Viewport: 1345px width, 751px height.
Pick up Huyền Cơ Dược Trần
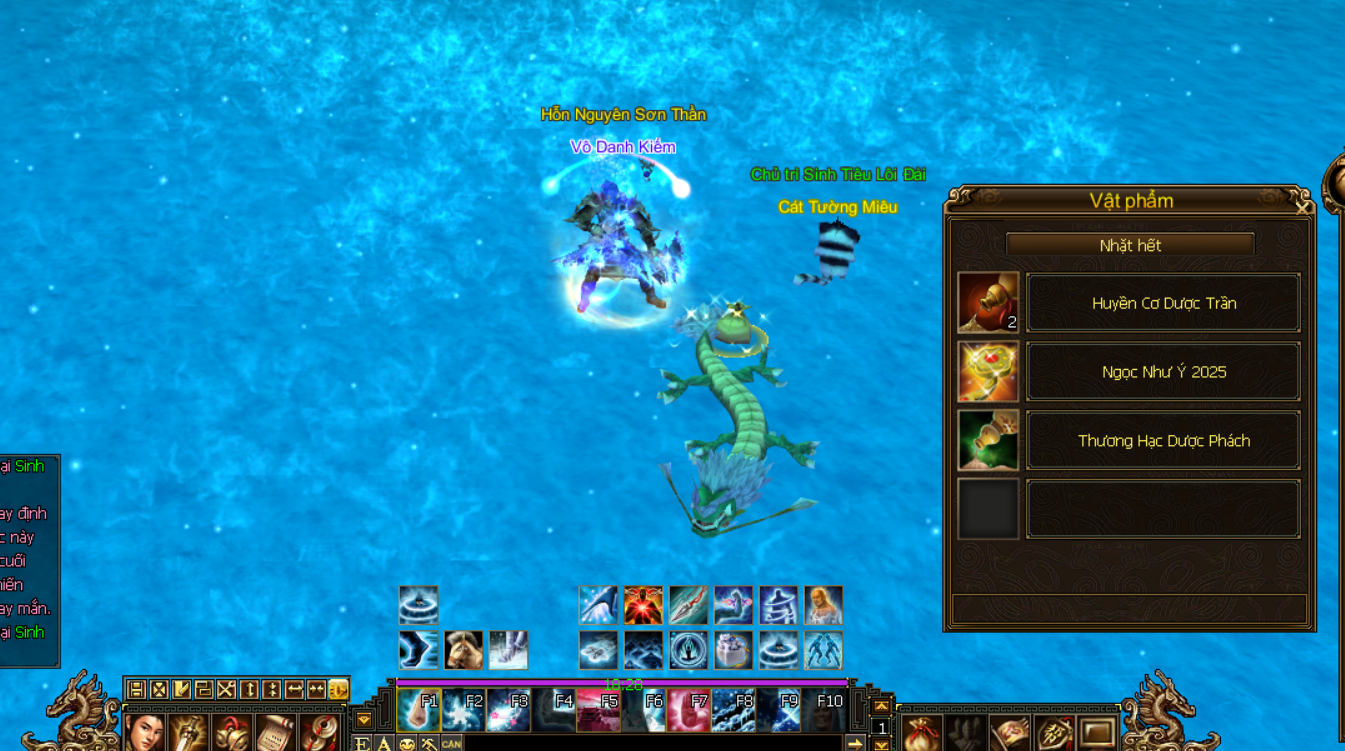1163,303
